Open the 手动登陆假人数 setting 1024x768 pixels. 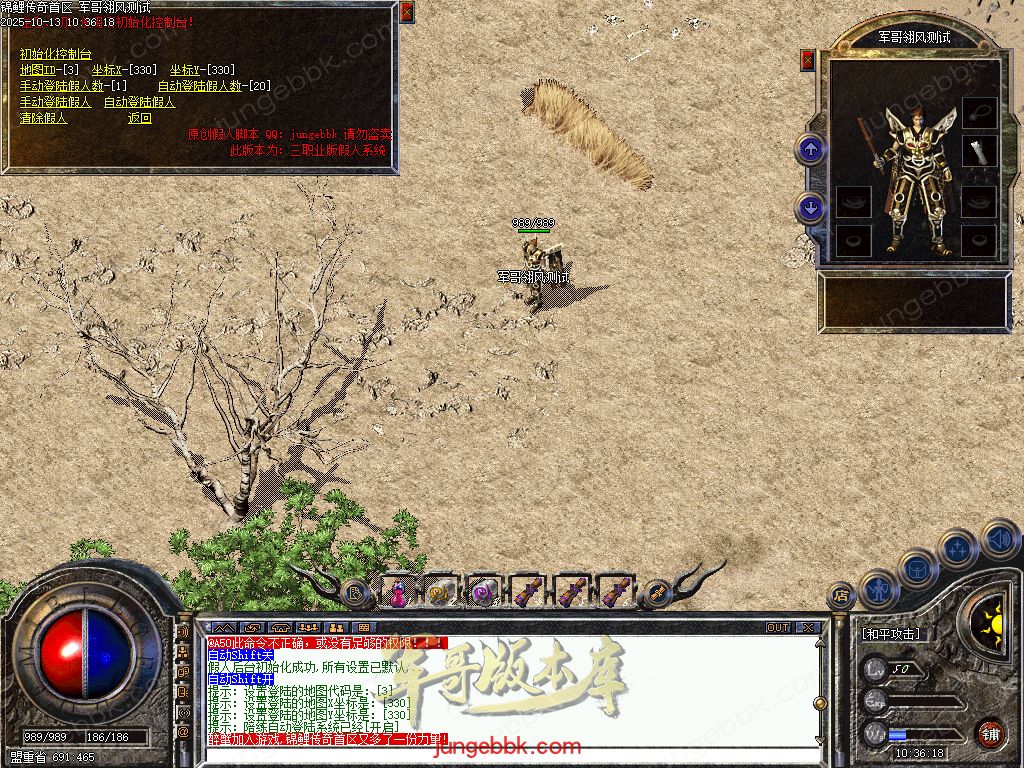click(70, 86)
